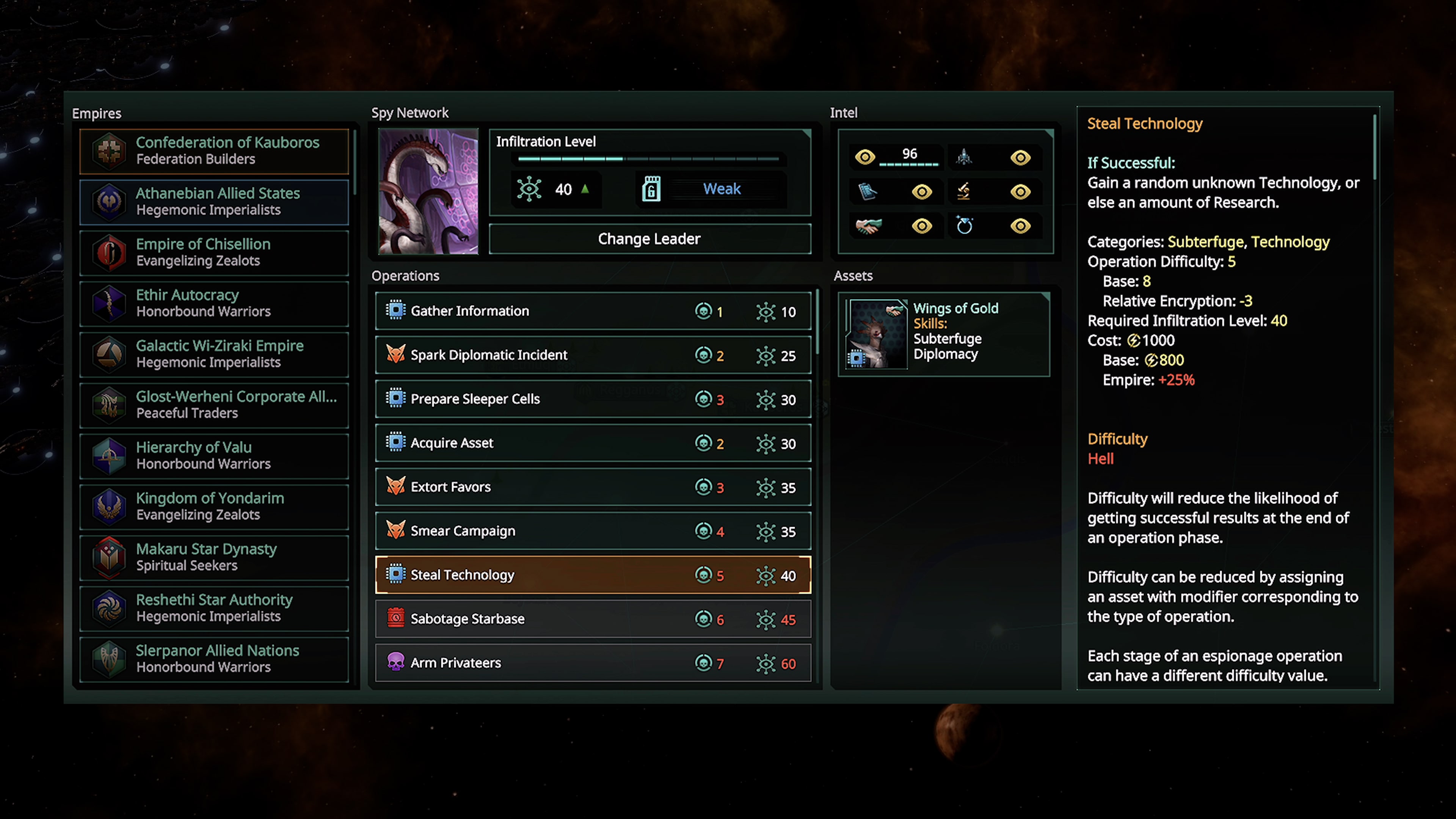Click the purple skull icon for Arm Privateers

click(395, 662)
